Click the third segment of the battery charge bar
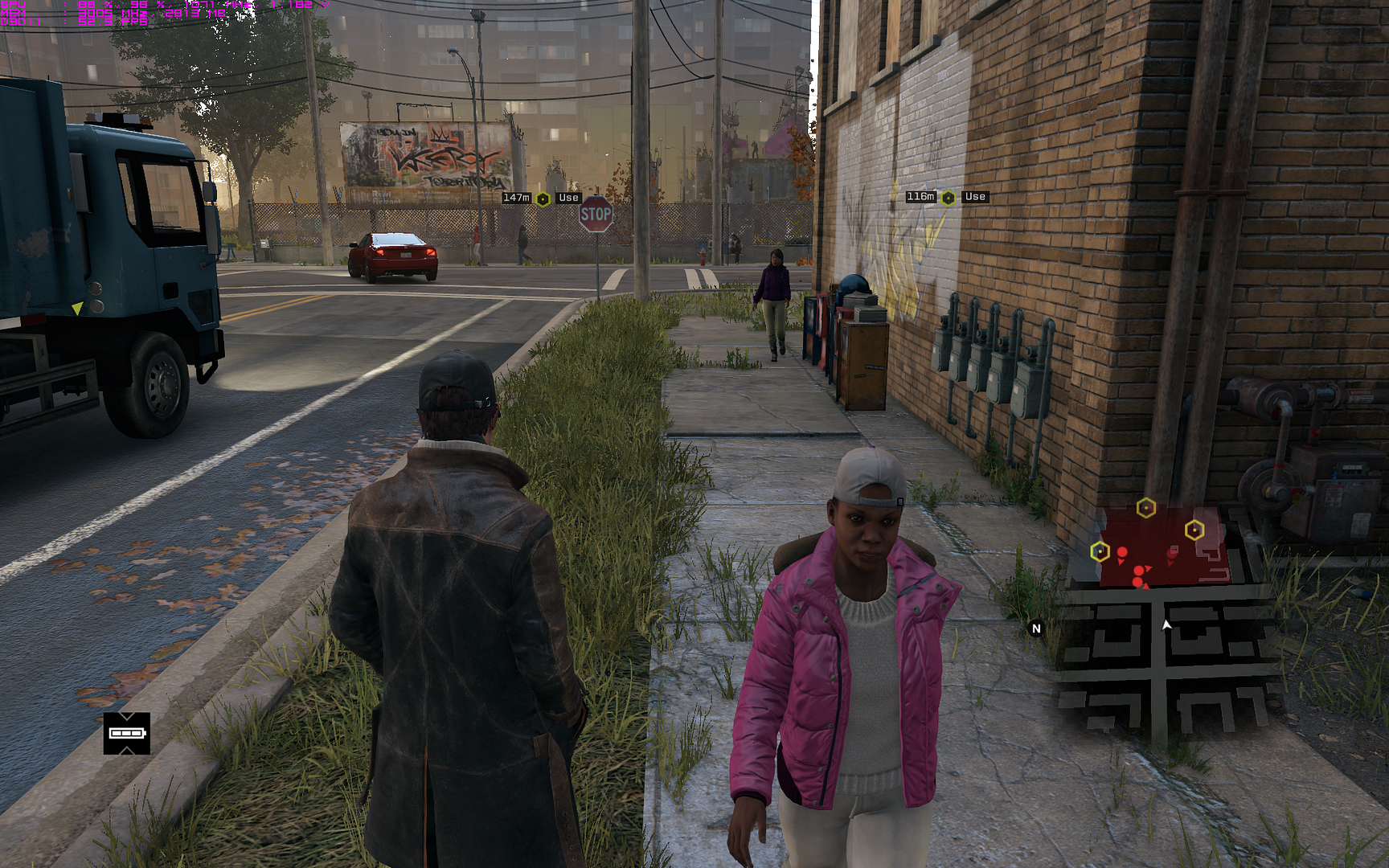The width and height of the screenshot is (1389, 868). [136, 733]
